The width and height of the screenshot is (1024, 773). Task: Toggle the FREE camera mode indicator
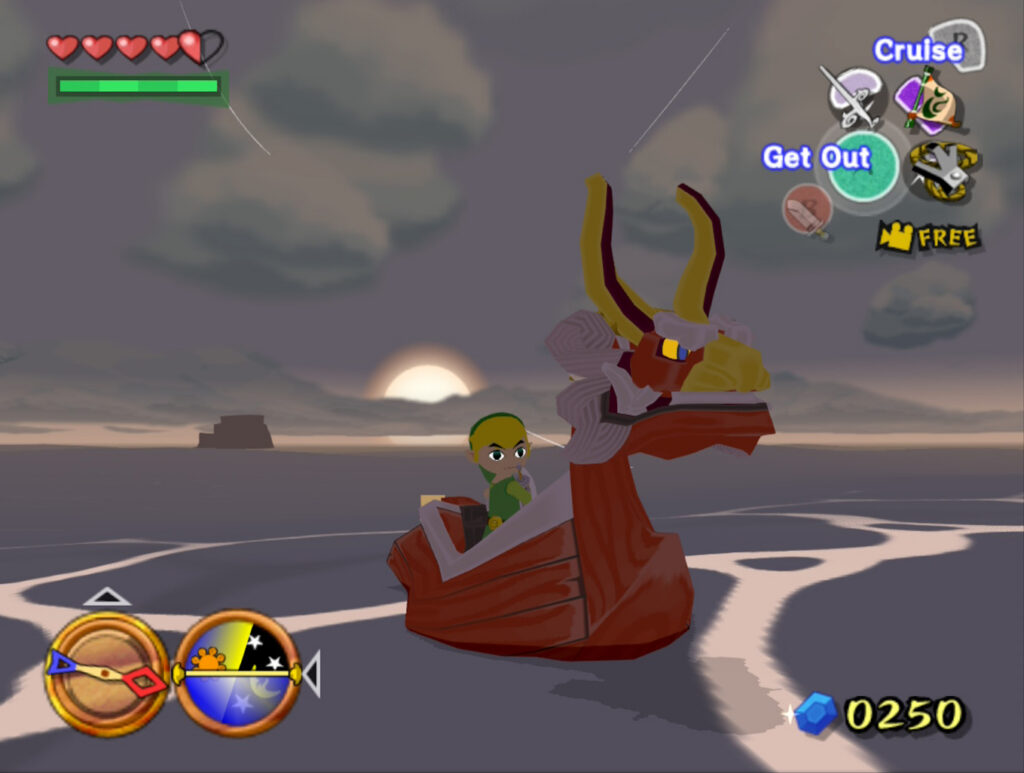coord(928,237)
